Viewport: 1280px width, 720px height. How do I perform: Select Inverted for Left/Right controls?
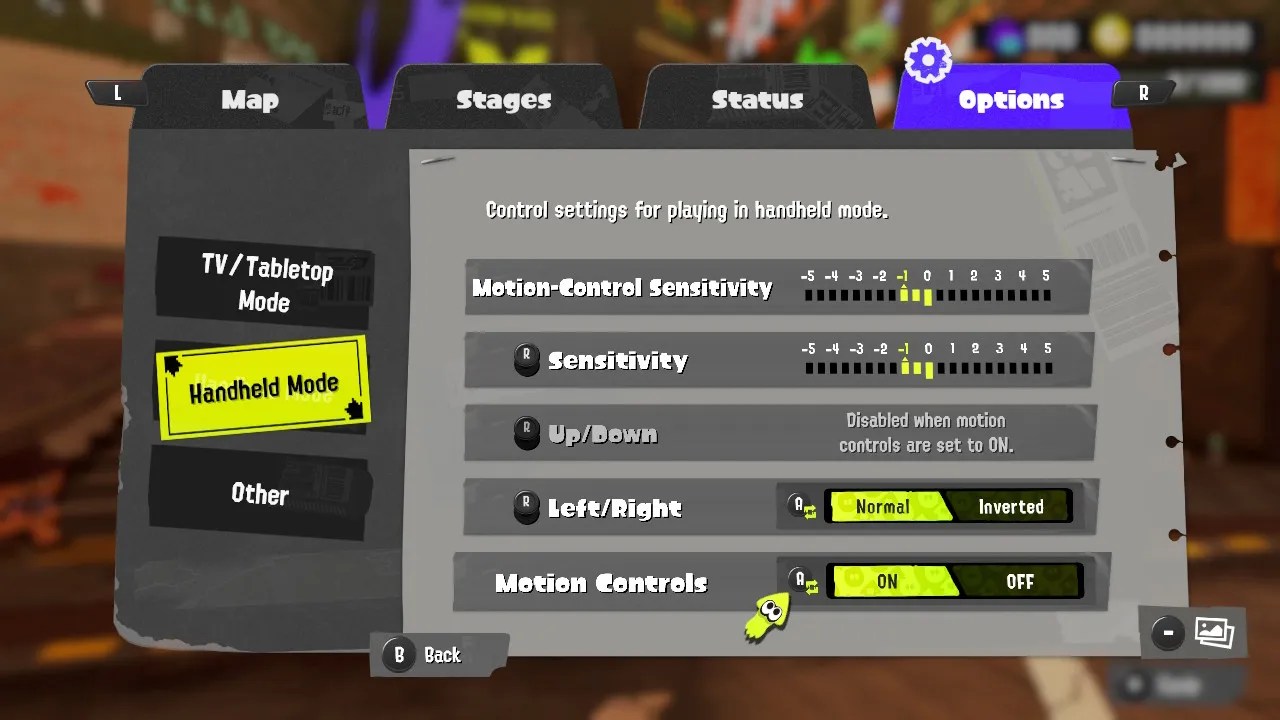[x=1011, y=507]
